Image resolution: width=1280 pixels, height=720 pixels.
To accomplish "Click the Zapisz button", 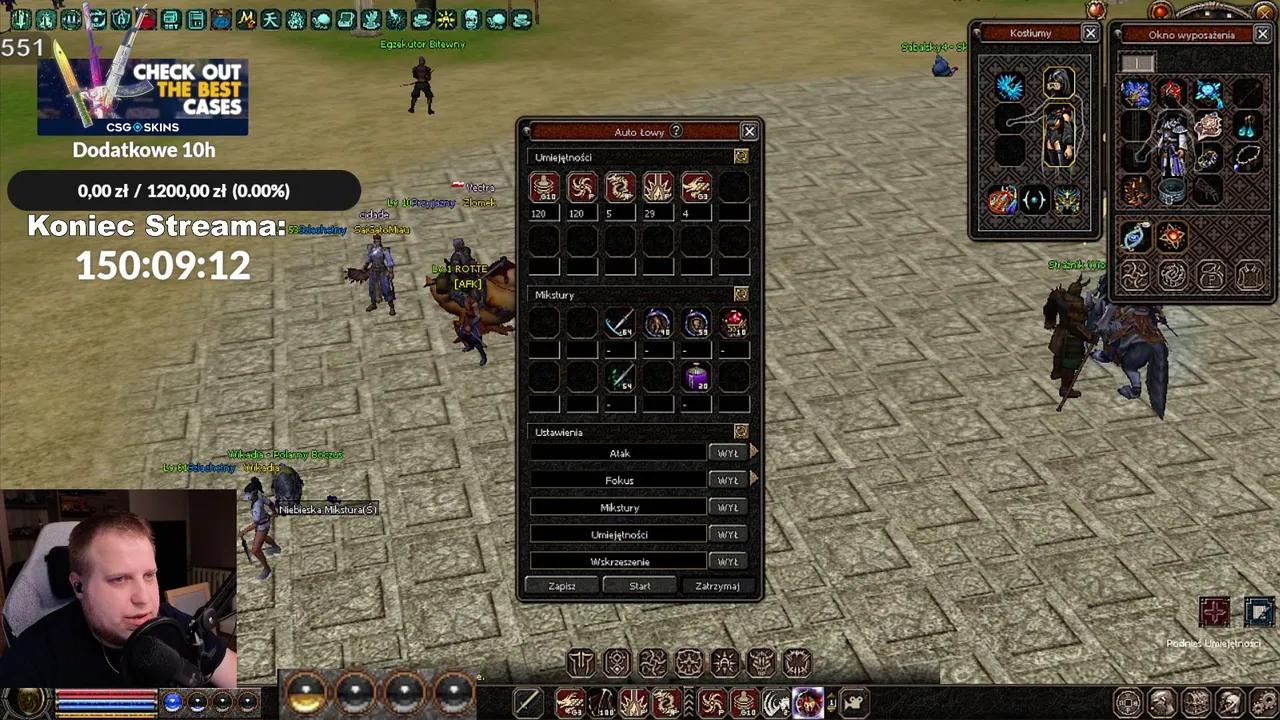I will point(562,586).
